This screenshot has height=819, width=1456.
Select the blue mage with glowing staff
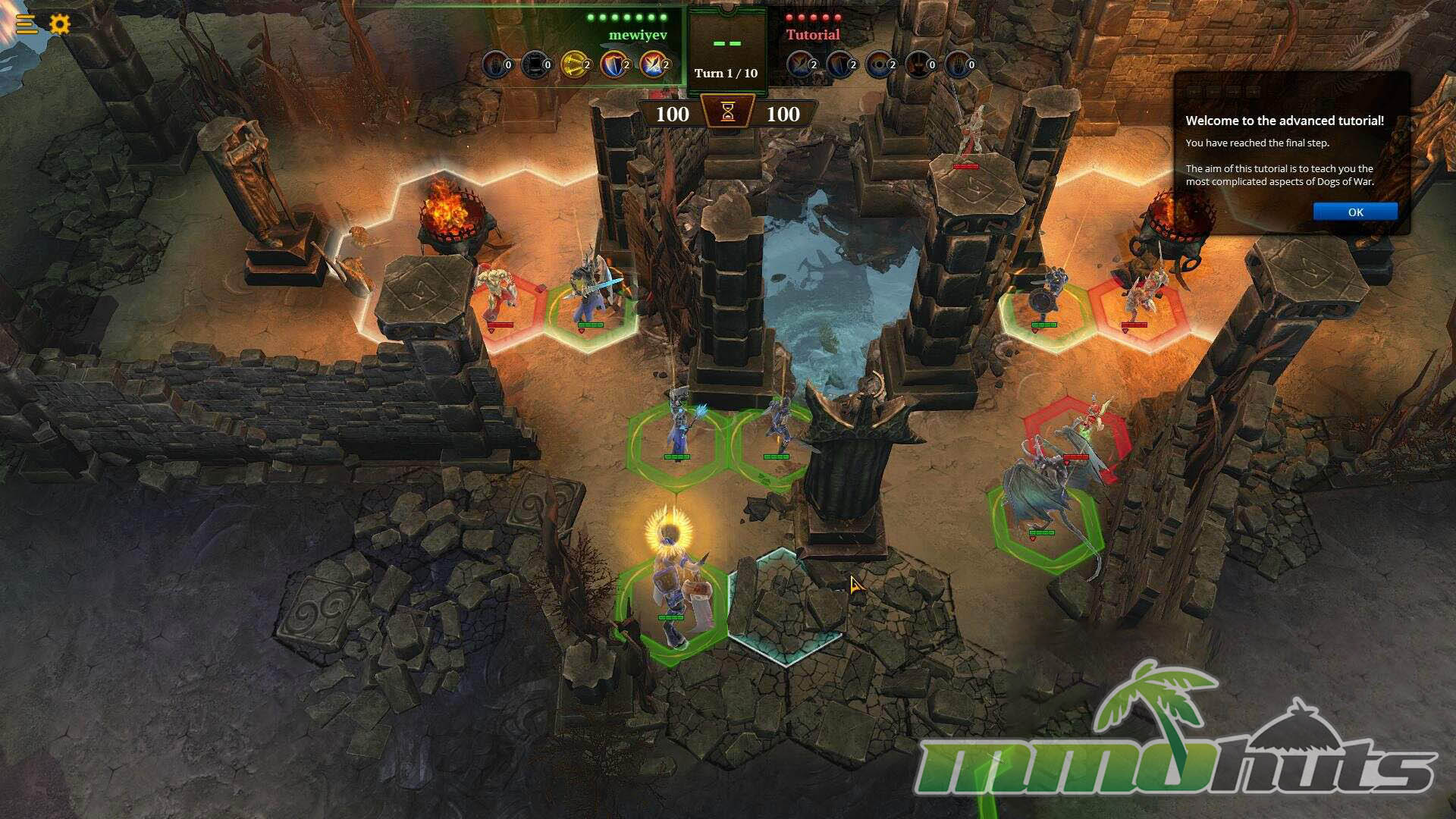point(677,432)
